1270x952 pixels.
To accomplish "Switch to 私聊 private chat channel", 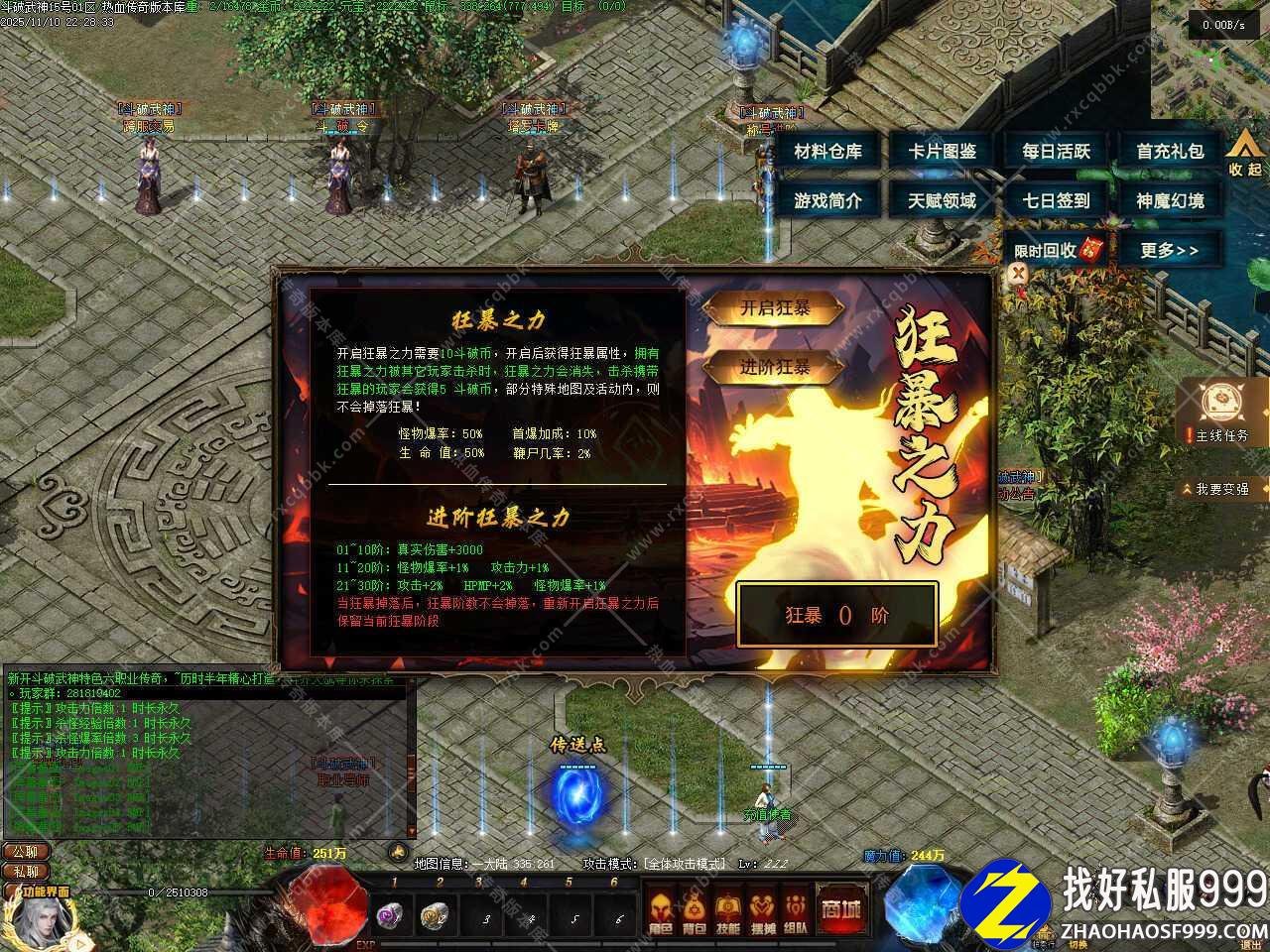I will click(x=25, y=874).
